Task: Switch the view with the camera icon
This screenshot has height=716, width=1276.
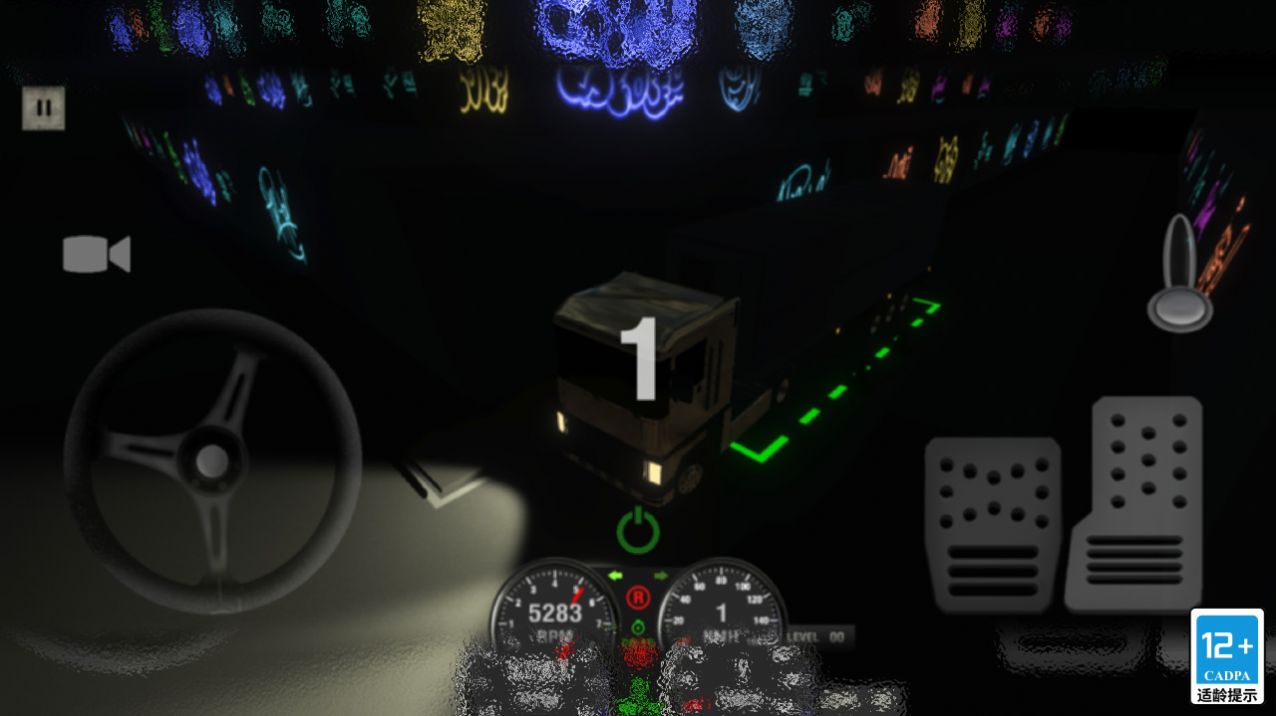Action: 96,254
